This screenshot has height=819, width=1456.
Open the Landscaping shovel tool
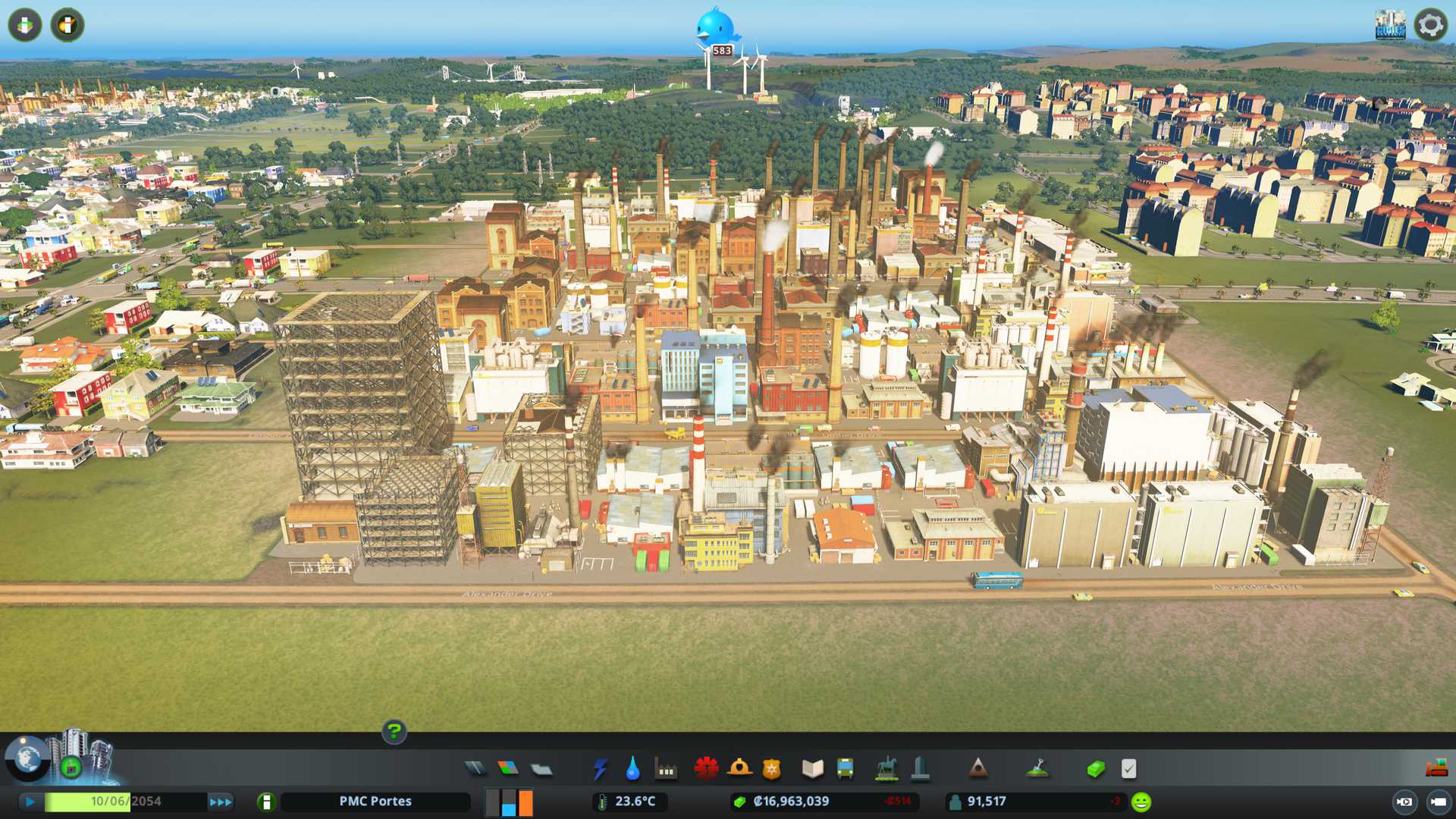[1037, 769]
